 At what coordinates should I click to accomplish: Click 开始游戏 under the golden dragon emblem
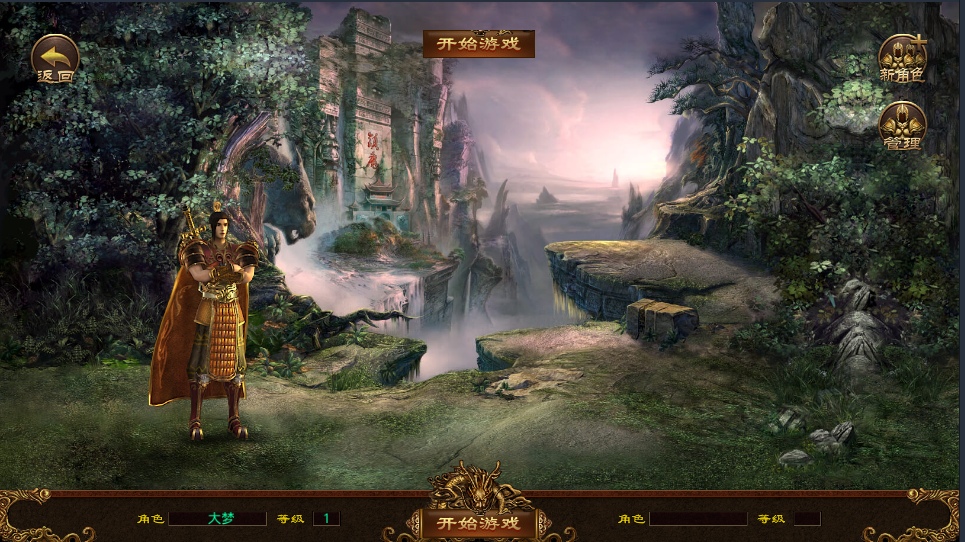pos(479,523)
